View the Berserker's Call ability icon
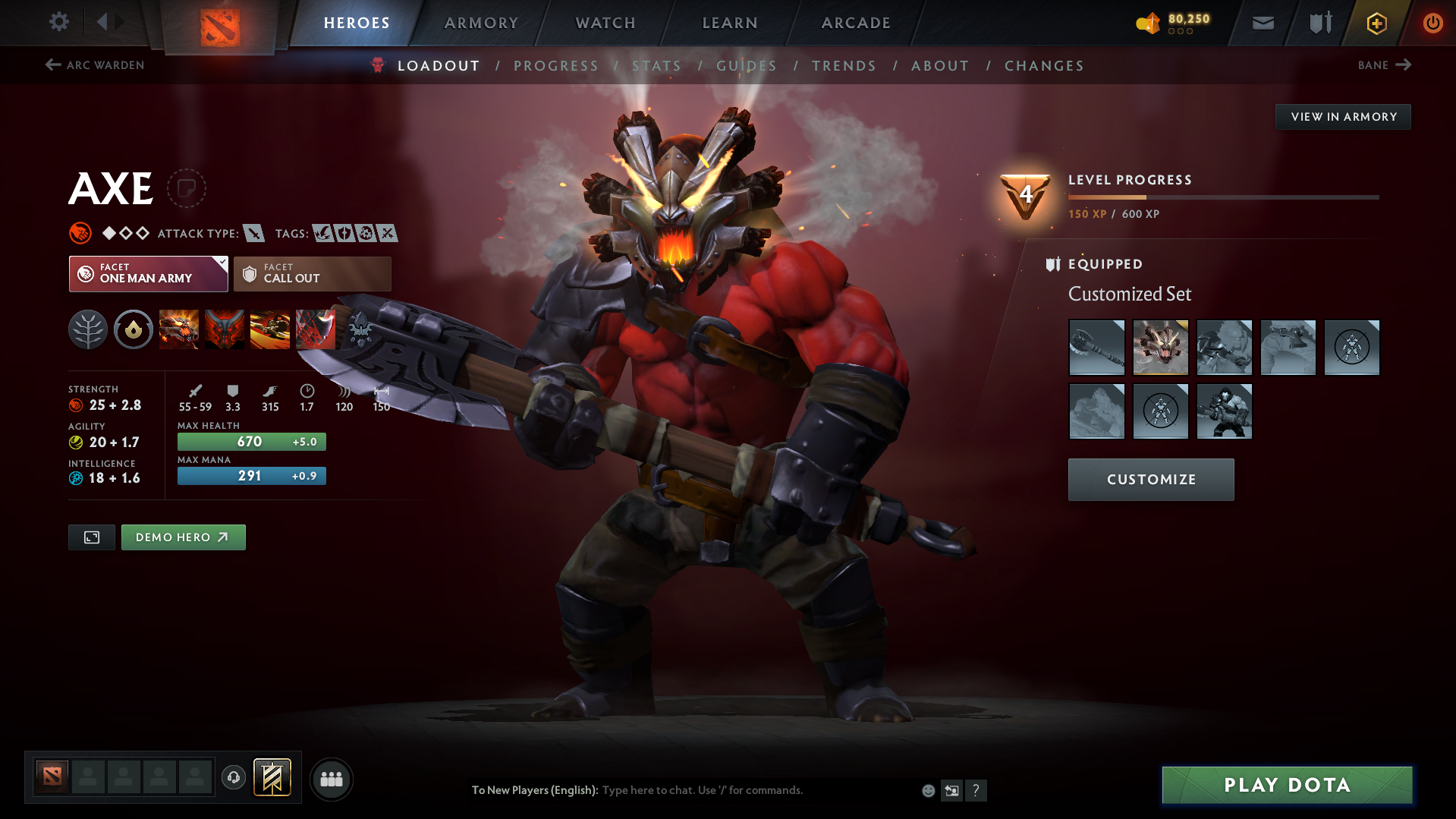Viewport: 1456px width, 819px height. tap(178, 329)
